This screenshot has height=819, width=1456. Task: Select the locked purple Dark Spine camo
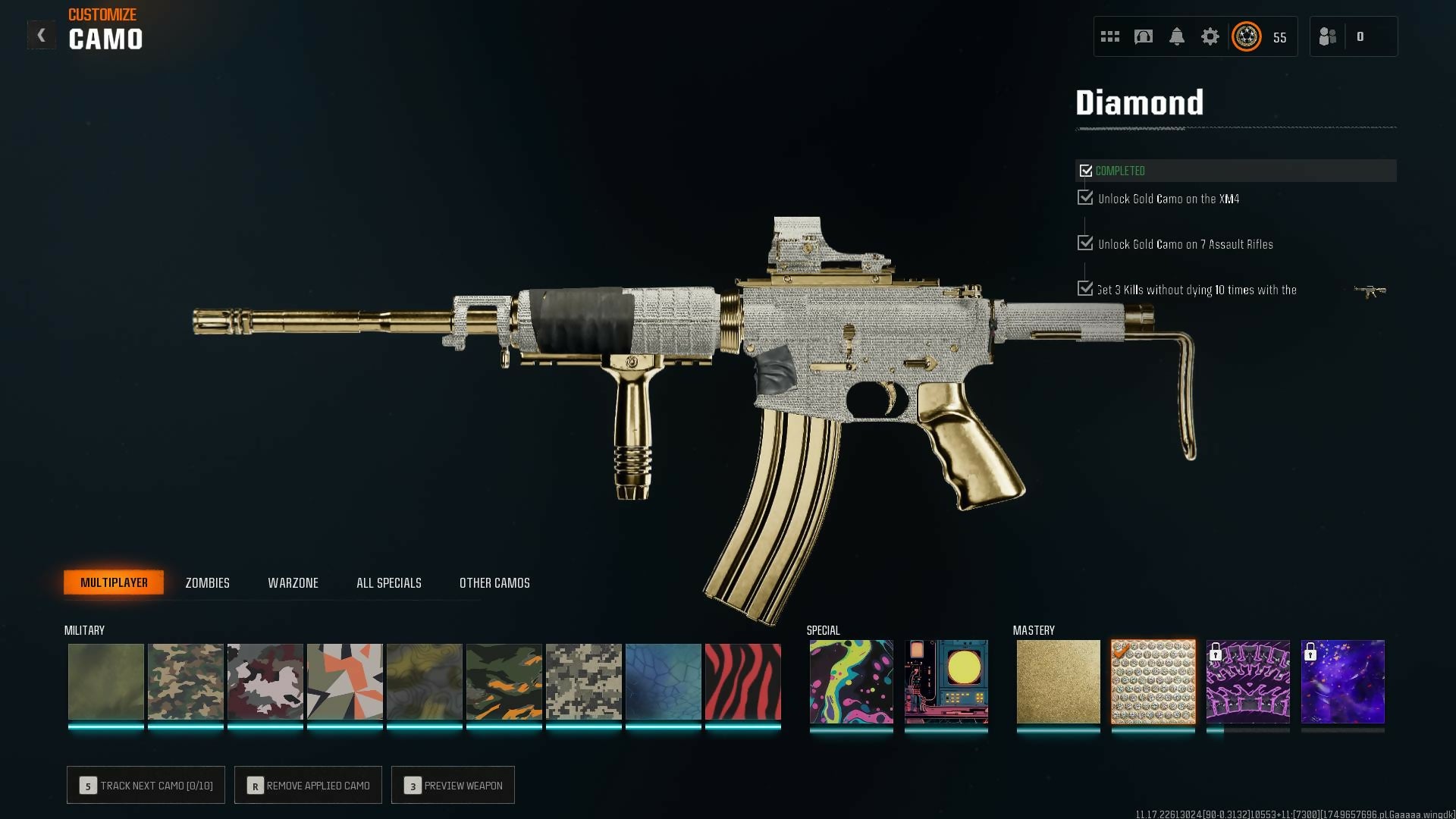click(1247, 682)
